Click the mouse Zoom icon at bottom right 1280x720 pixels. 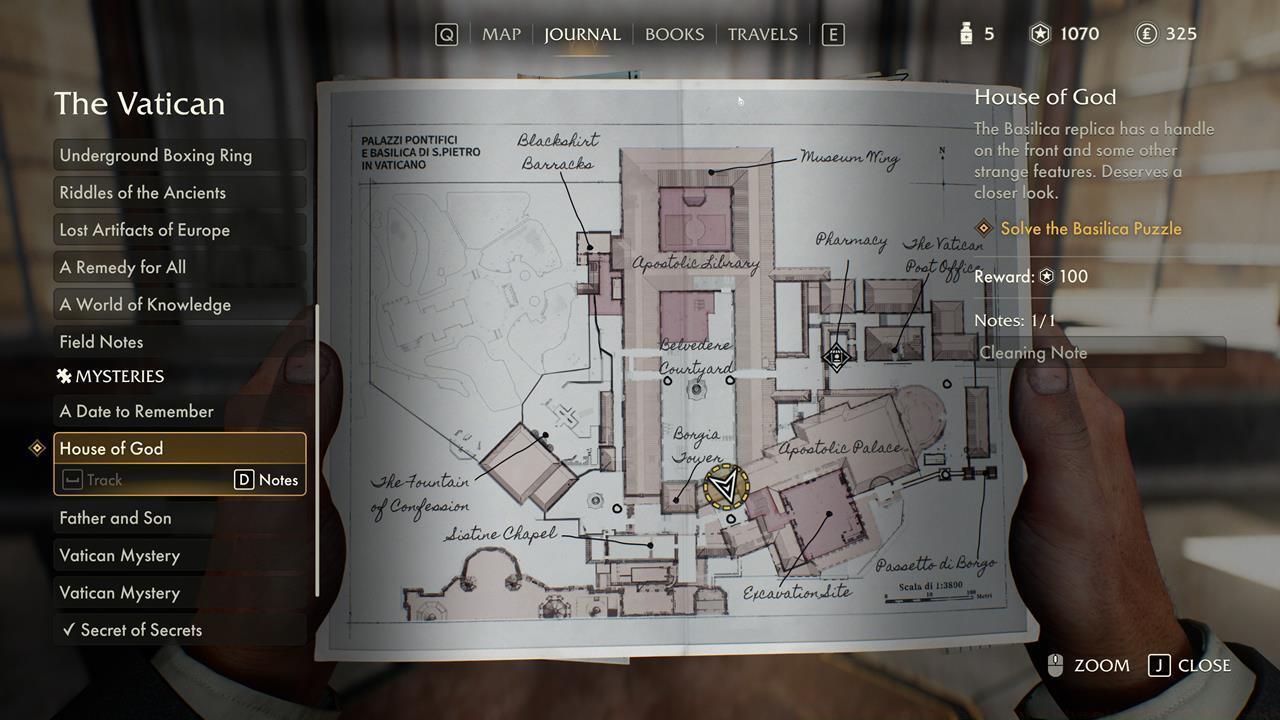pos(1057,665)
